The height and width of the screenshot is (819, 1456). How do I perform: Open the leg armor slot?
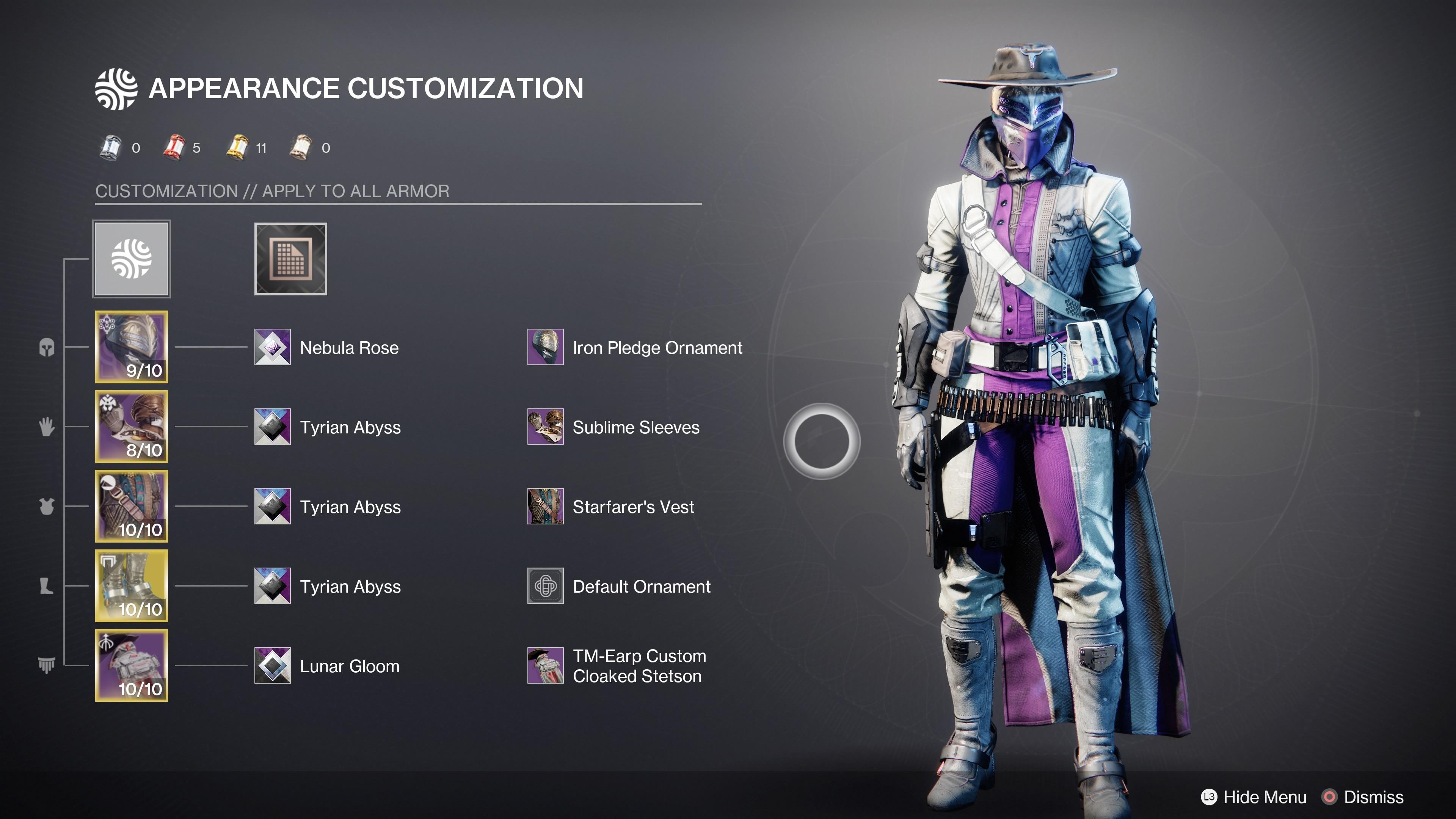coord(131,585)
